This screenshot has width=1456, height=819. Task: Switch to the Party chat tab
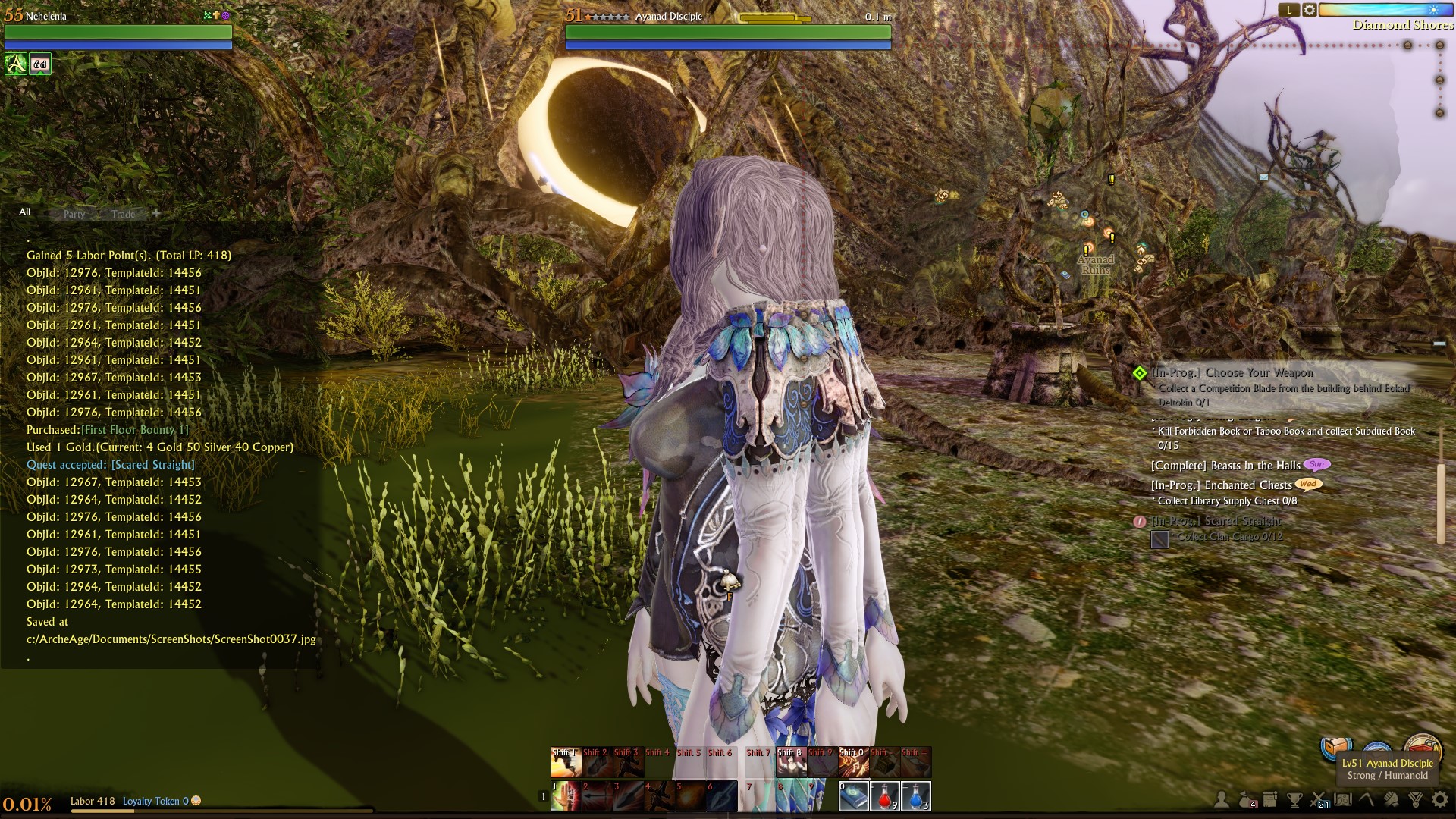[x=74, y=214]
